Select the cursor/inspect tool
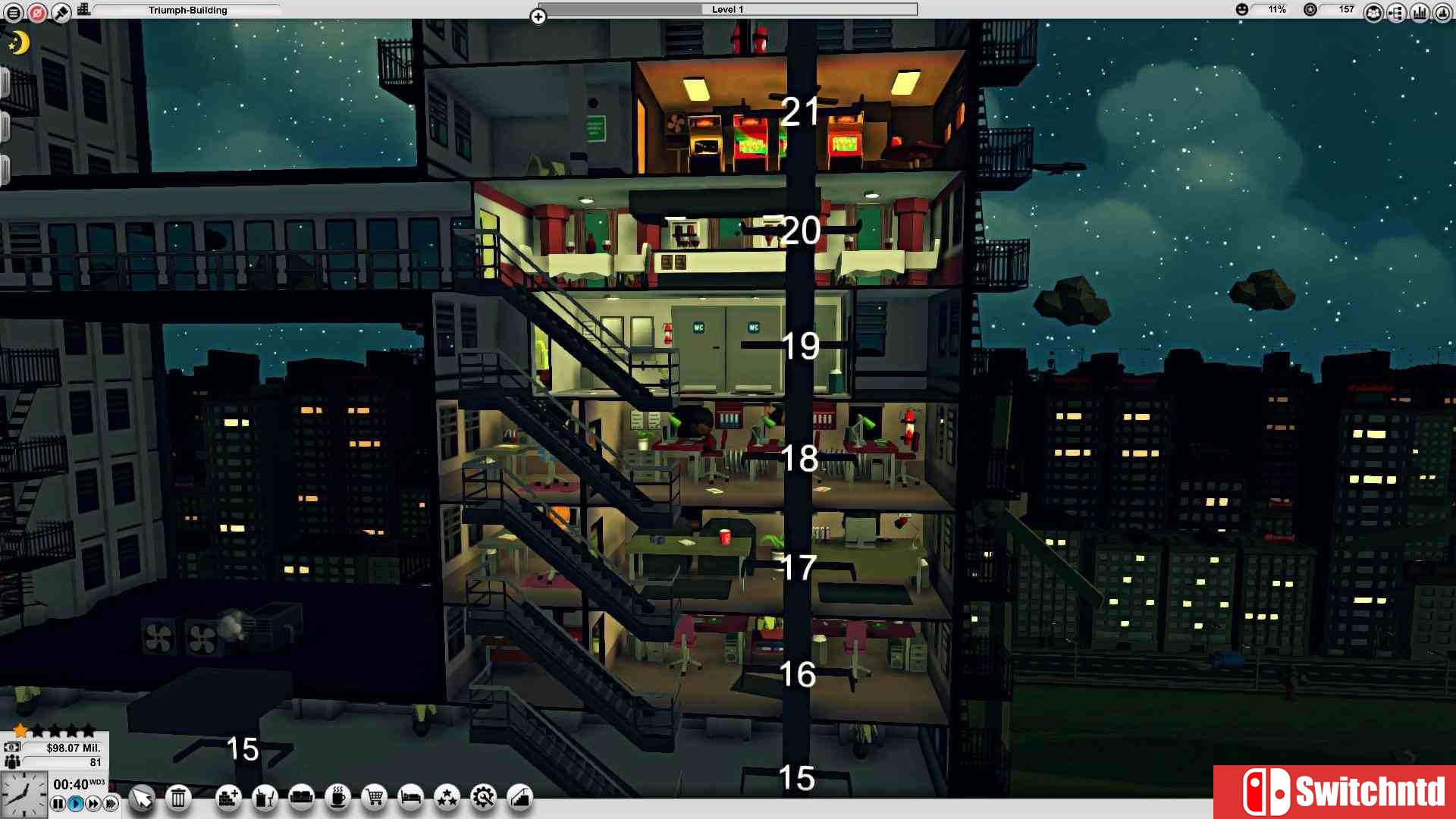 pyautogui.click(x=142, y=799)
